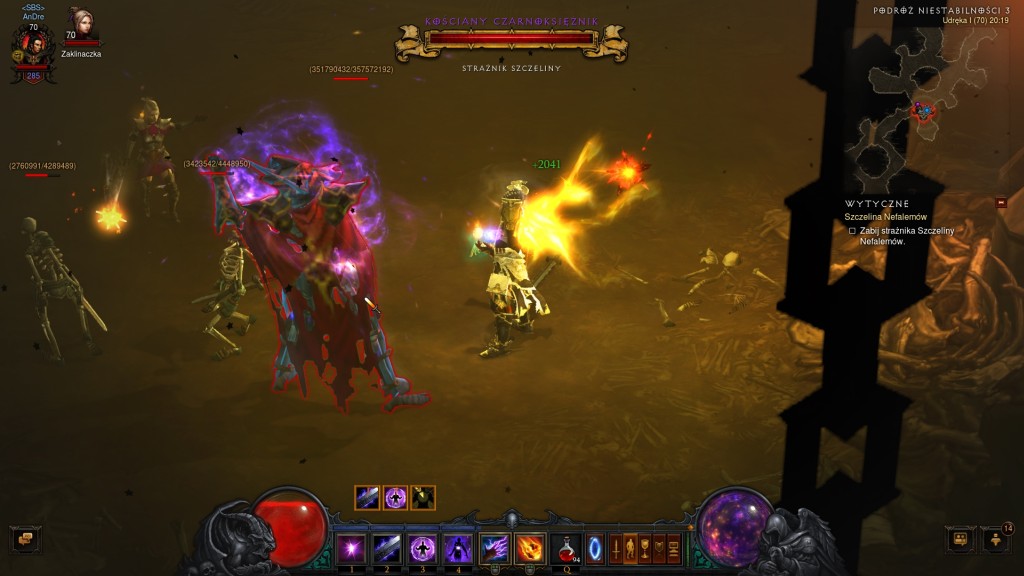The width and height of the screenshot is (1024, 576).
Task: Select the purple spiked-wing primary skill
Action: [x=494, y=548]
